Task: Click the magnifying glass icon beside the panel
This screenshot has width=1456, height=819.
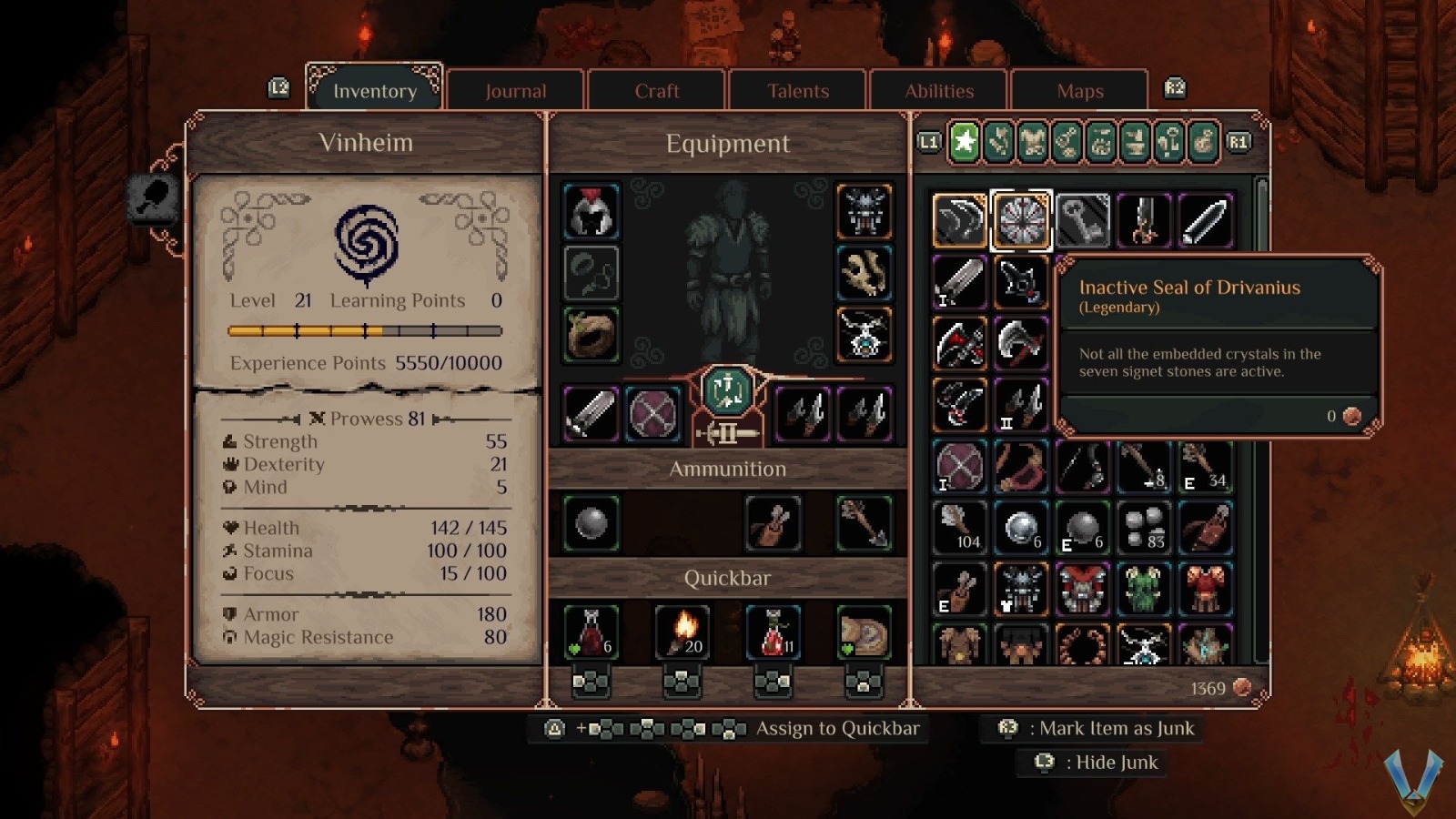Action: tap(153, 196)
